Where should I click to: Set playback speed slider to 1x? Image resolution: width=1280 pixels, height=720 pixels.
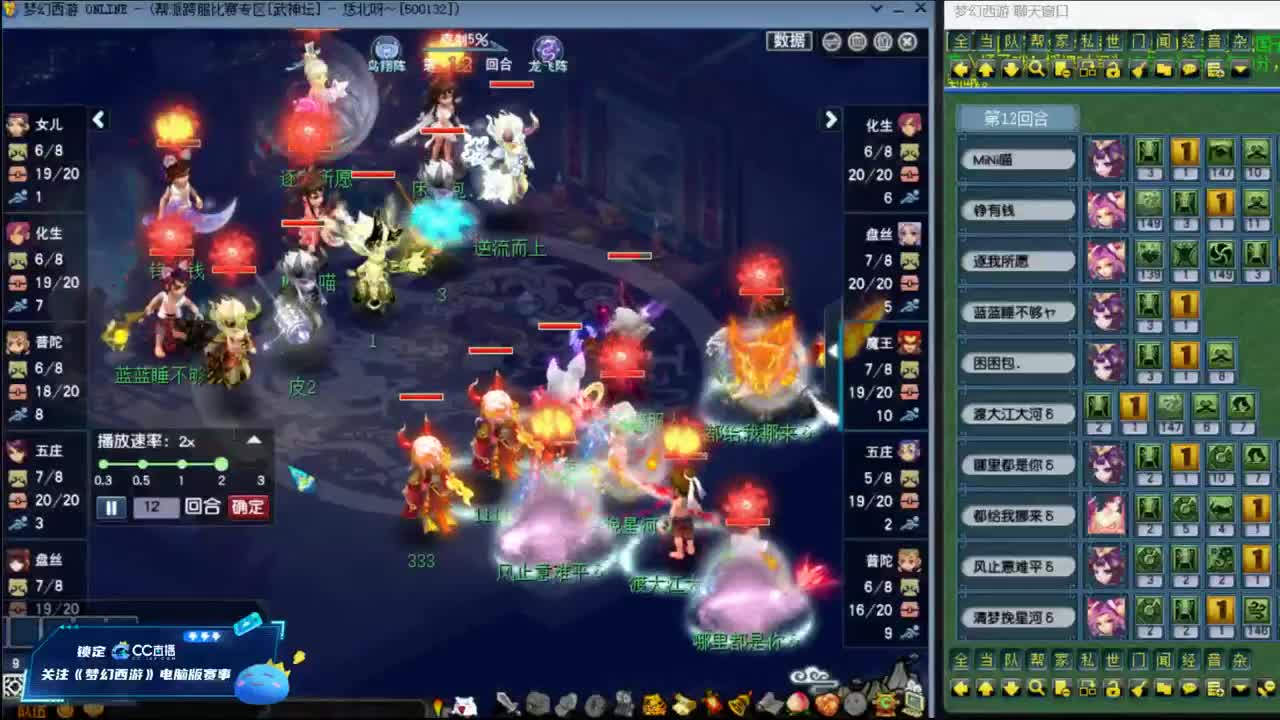[x=180, y=464]
